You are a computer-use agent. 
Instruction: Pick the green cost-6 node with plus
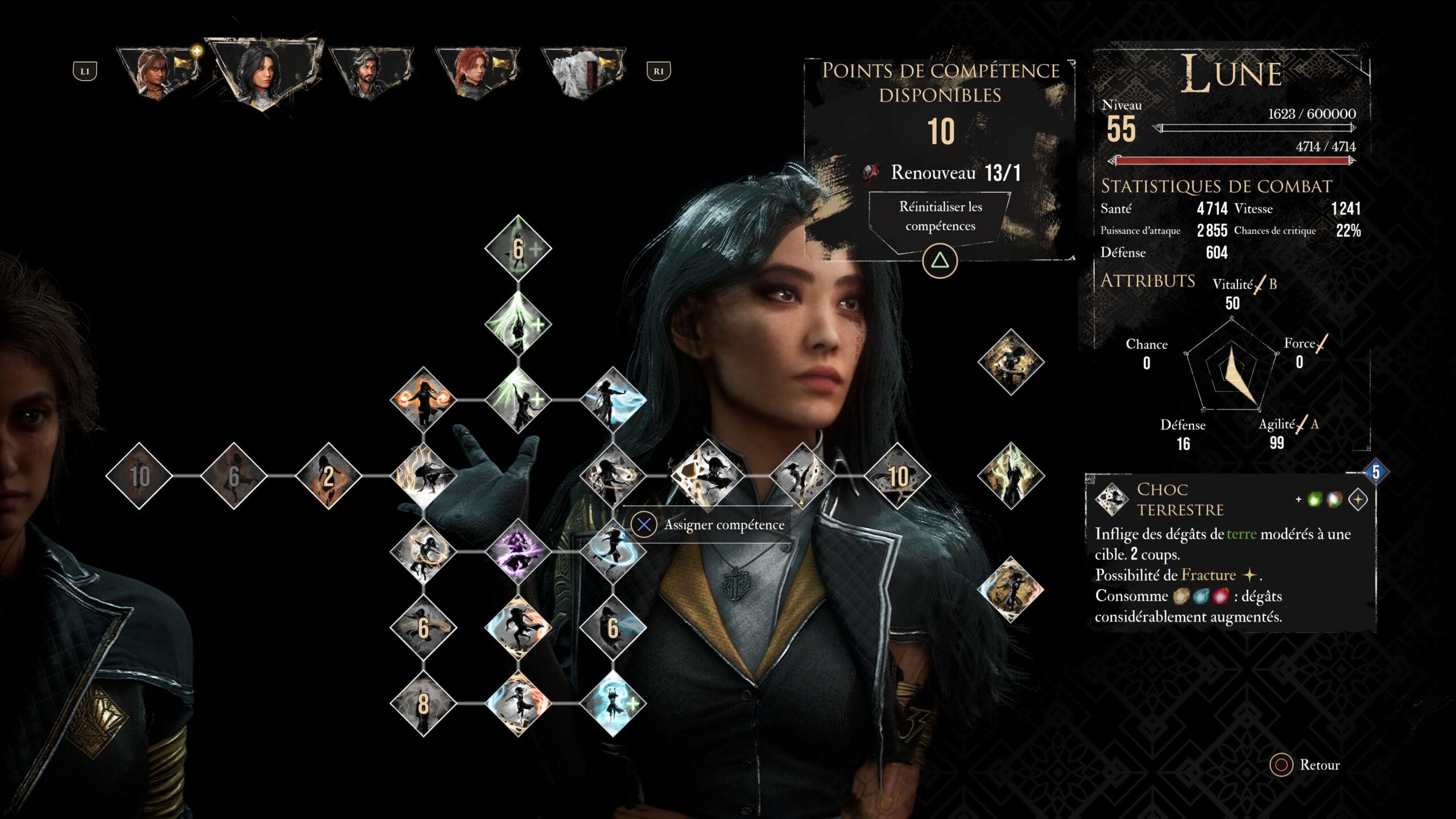click(518, 249)
